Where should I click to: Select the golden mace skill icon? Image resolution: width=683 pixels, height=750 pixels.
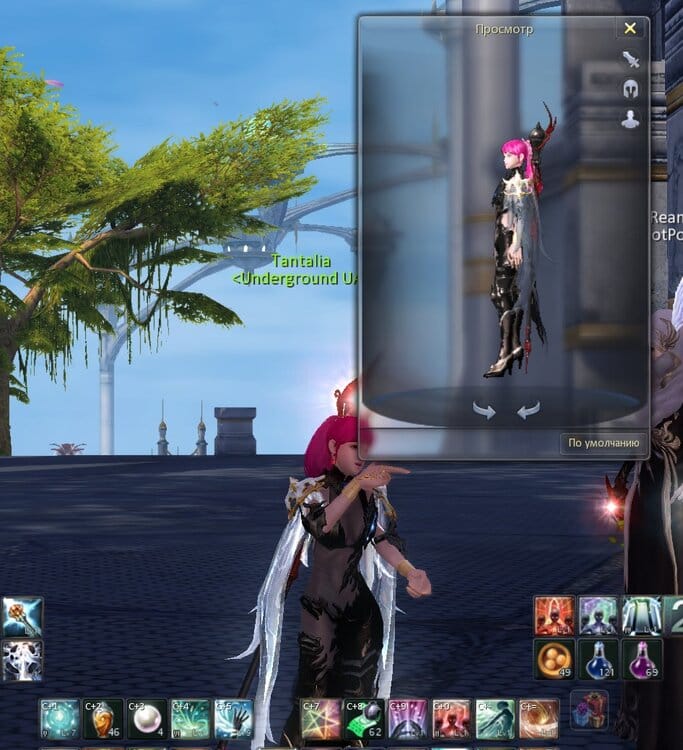22,616
